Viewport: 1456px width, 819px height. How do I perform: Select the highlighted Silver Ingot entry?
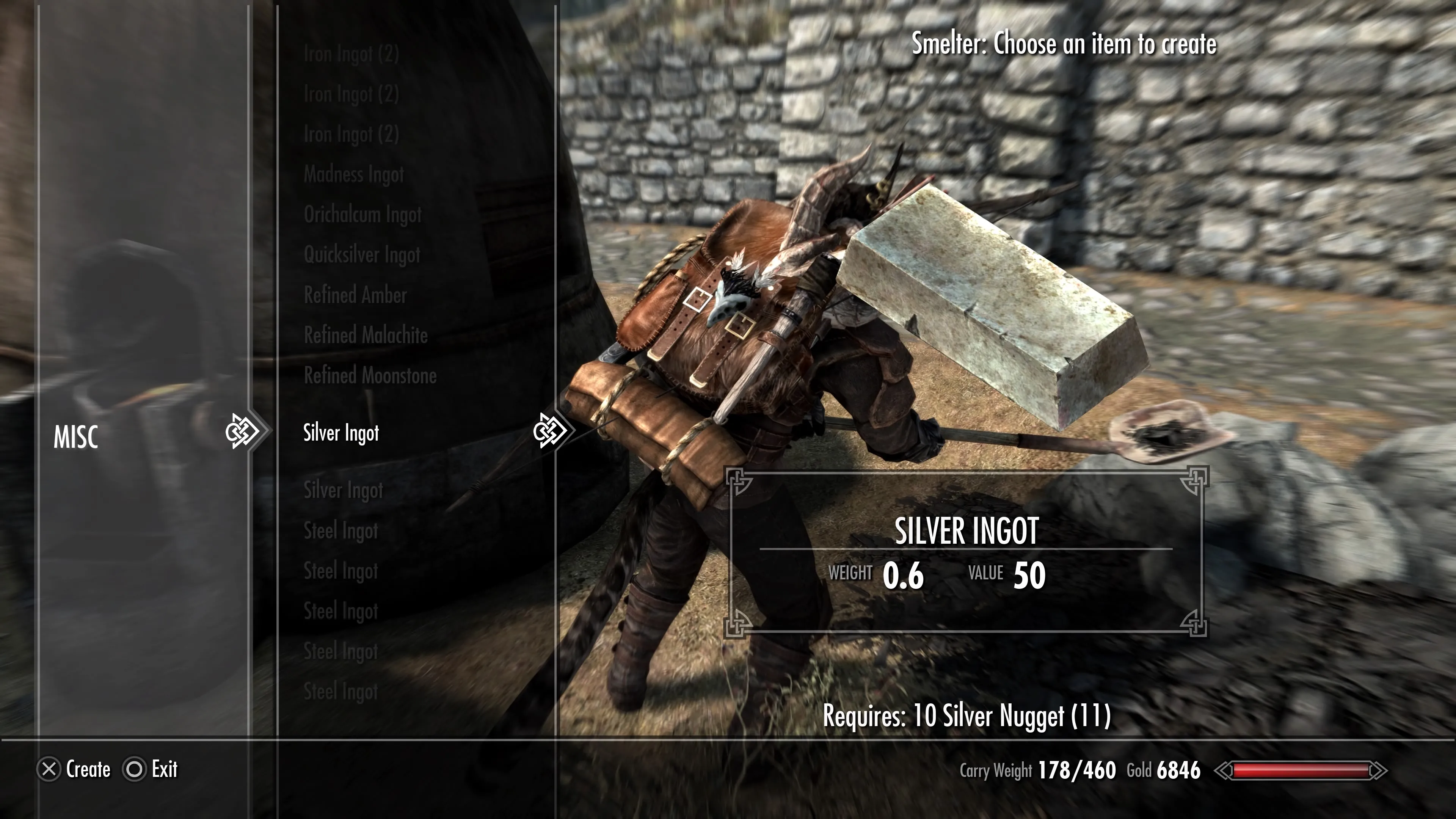[x=341, y=433]
